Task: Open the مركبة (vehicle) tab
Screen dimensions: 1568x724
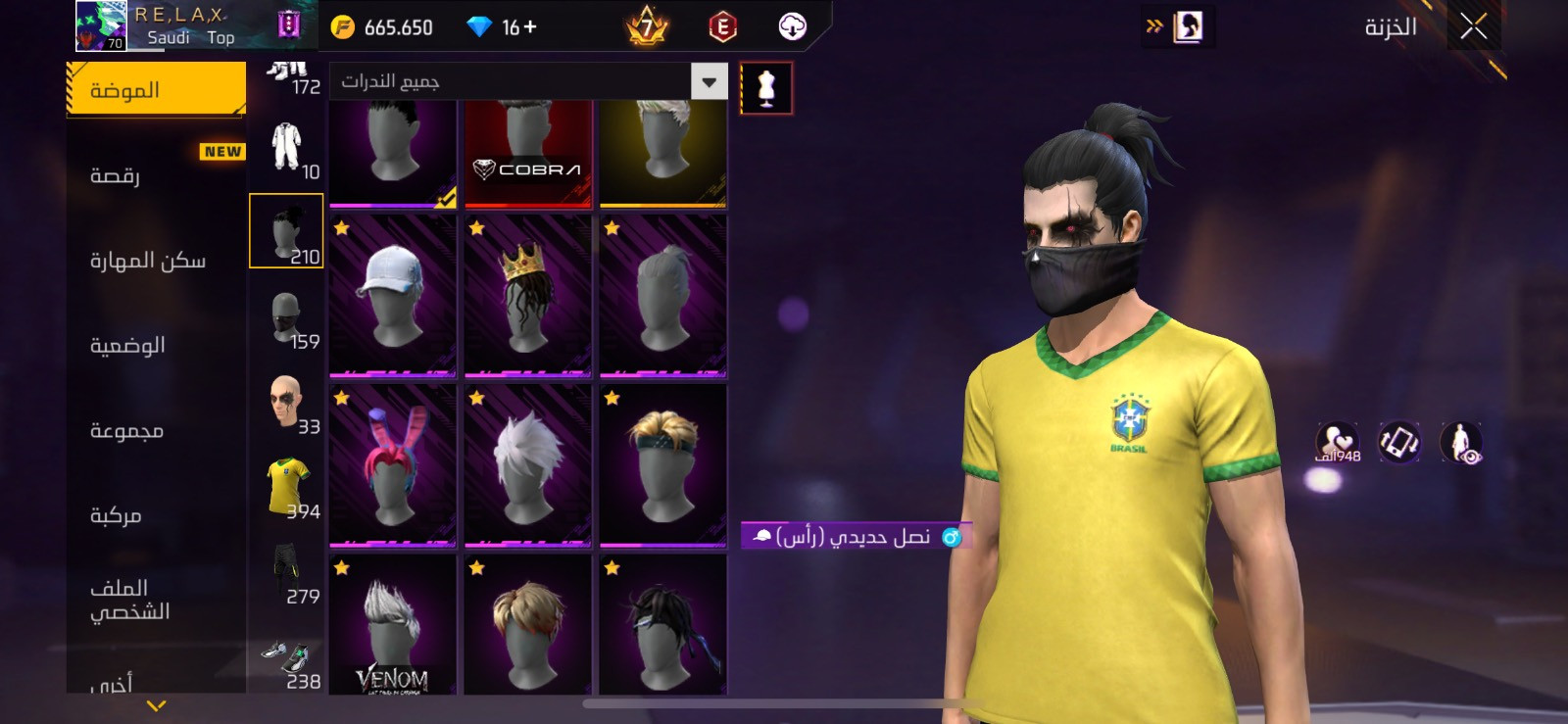Action: pyautogui.click(x=156, y=515)
